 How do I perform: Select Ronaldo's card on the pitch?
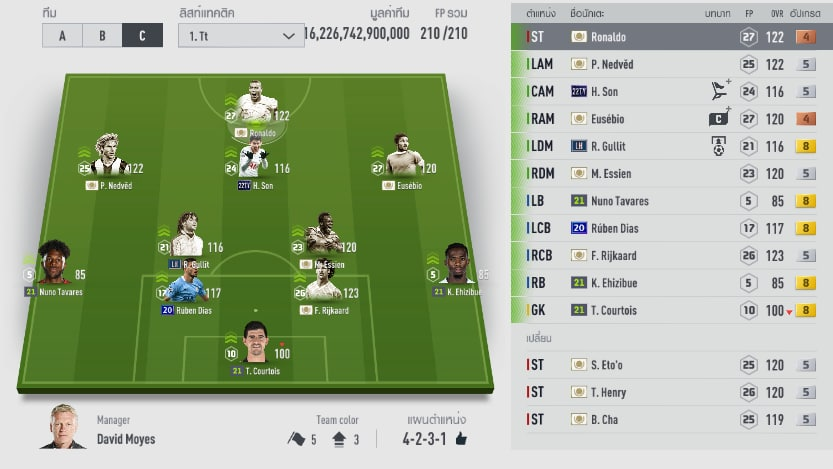(257, 107)
